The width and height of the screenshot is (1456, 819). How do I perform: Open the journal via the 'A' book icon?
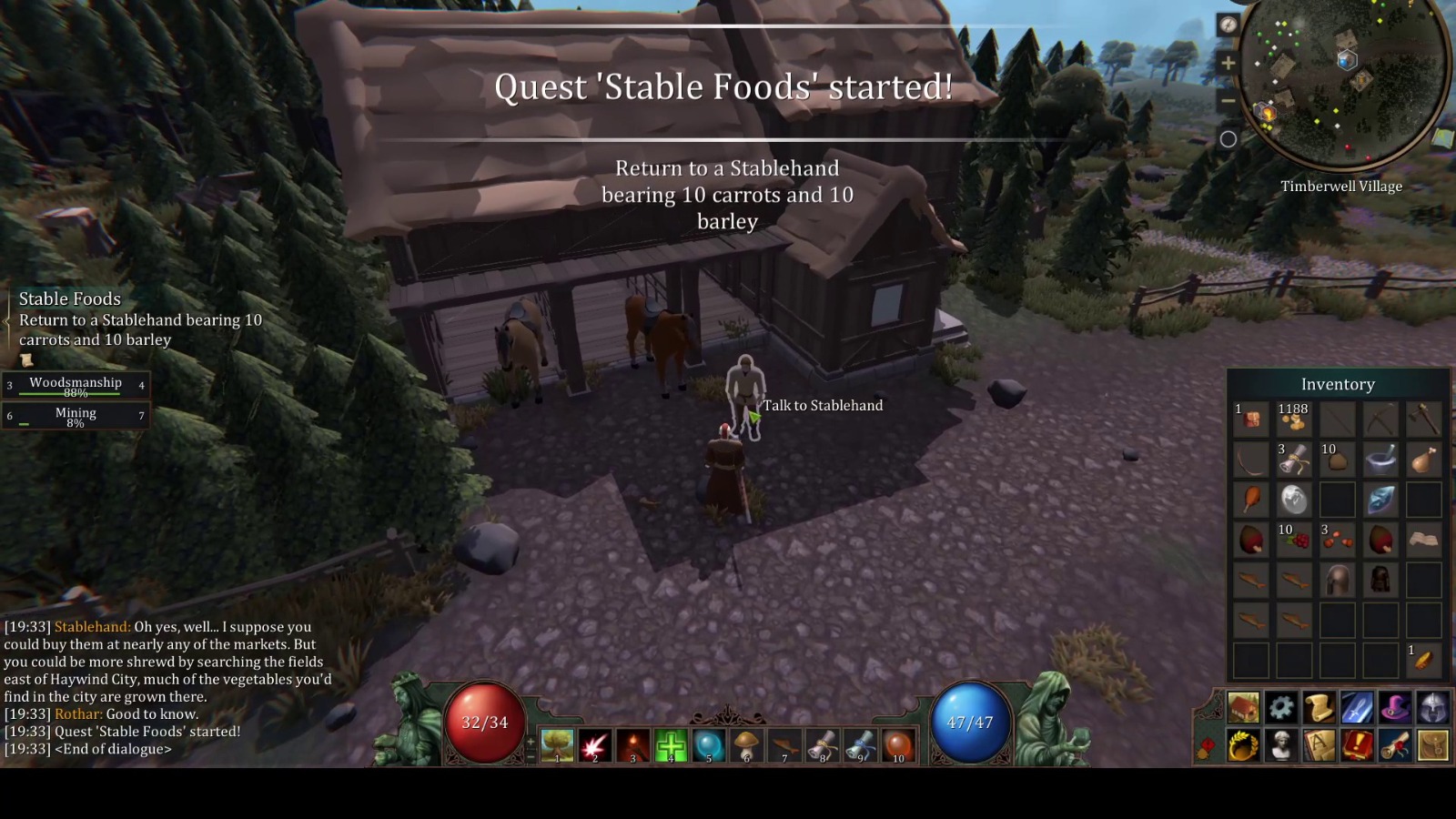click(1318, 746)
